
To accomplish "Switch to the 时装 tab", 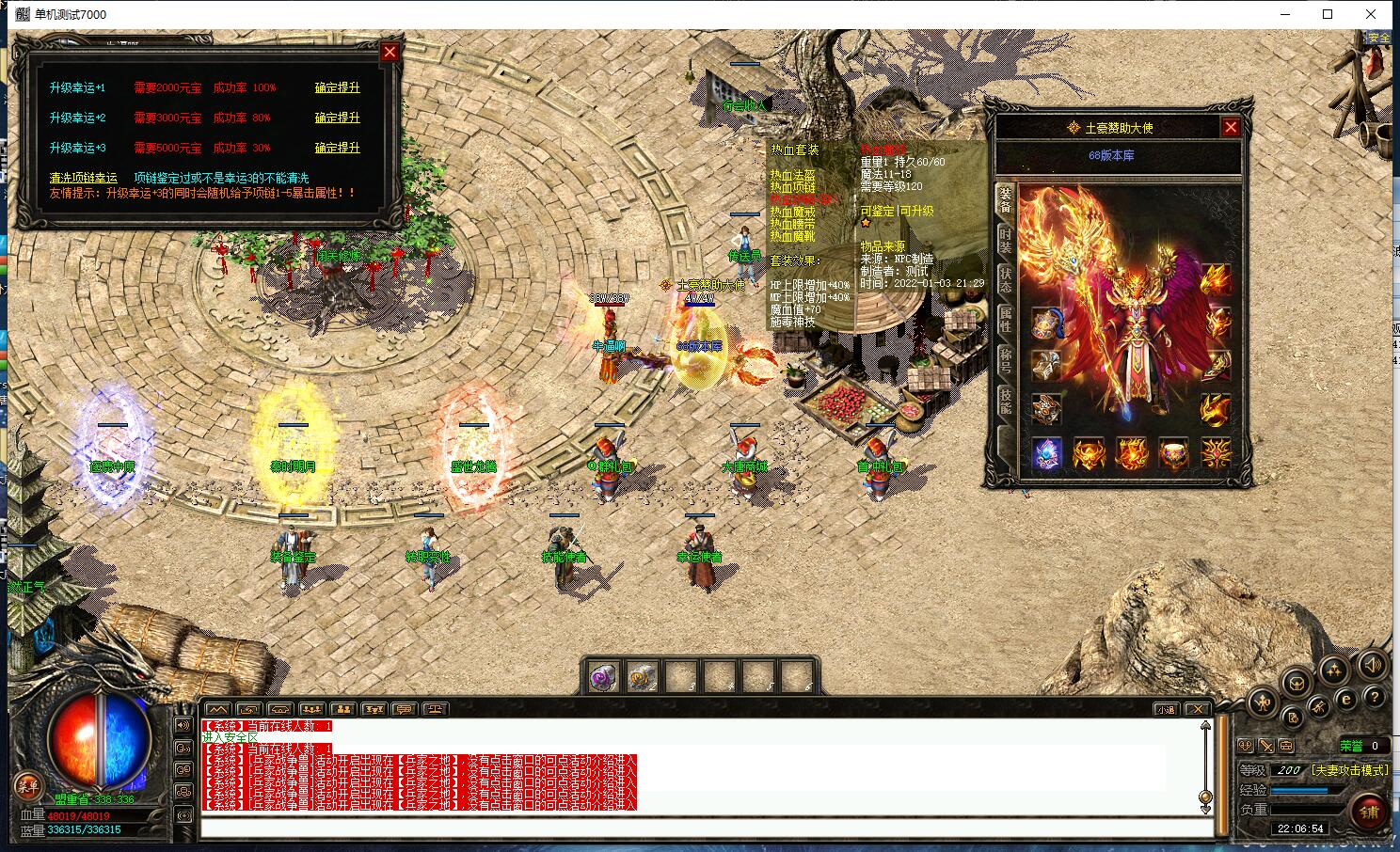I will click(1005, 240).
